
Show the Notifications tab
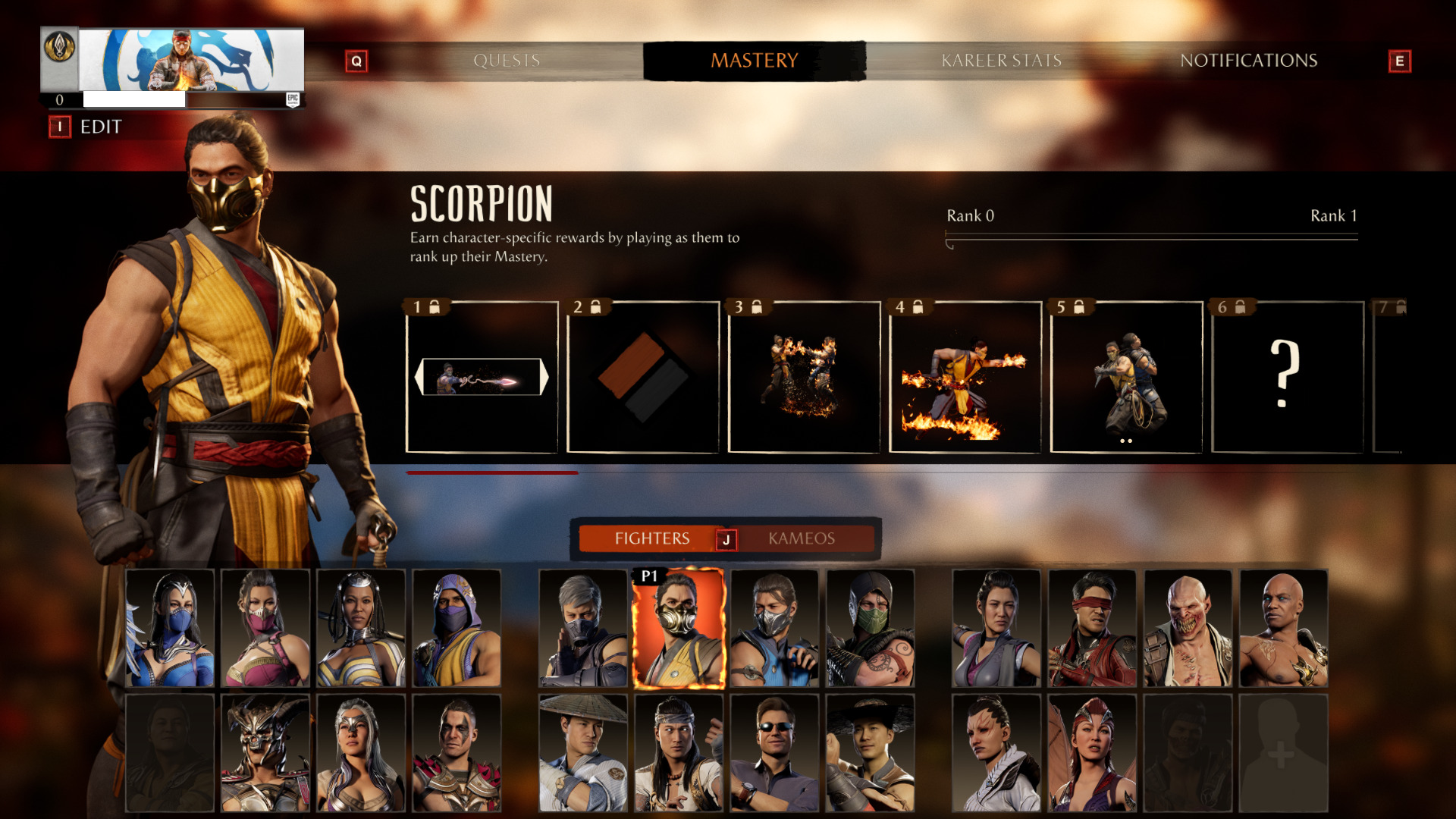click(x=1248, y=61)
